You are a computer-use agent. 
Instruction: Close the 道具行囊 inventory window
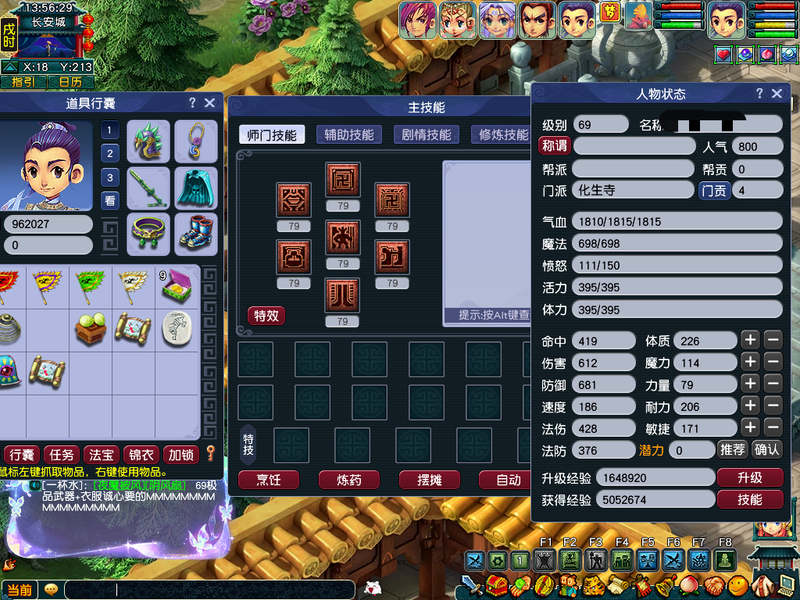(x=210, y=103)
